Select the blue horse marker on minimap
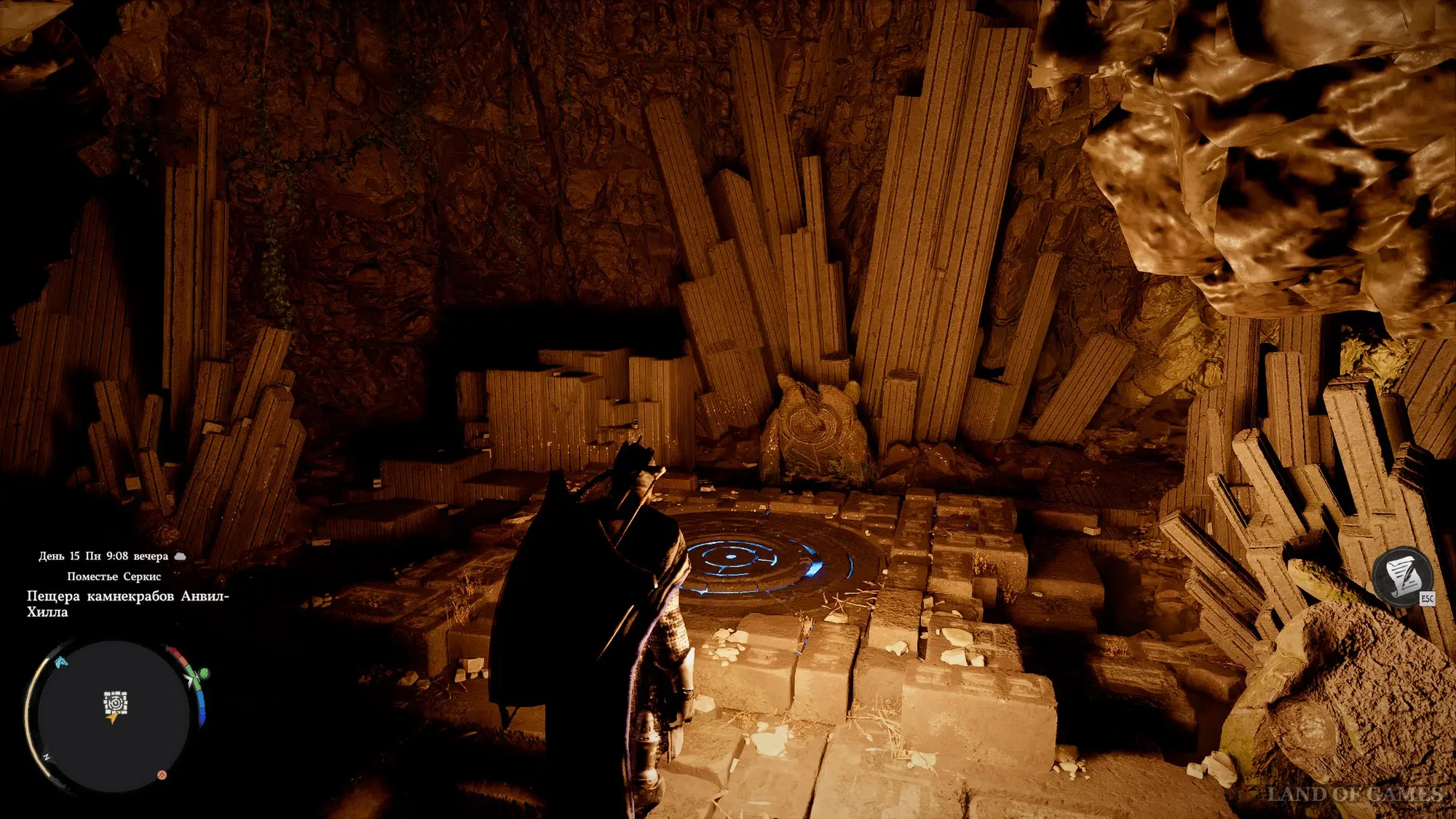Screen dimensions: 1456x819 60,662
